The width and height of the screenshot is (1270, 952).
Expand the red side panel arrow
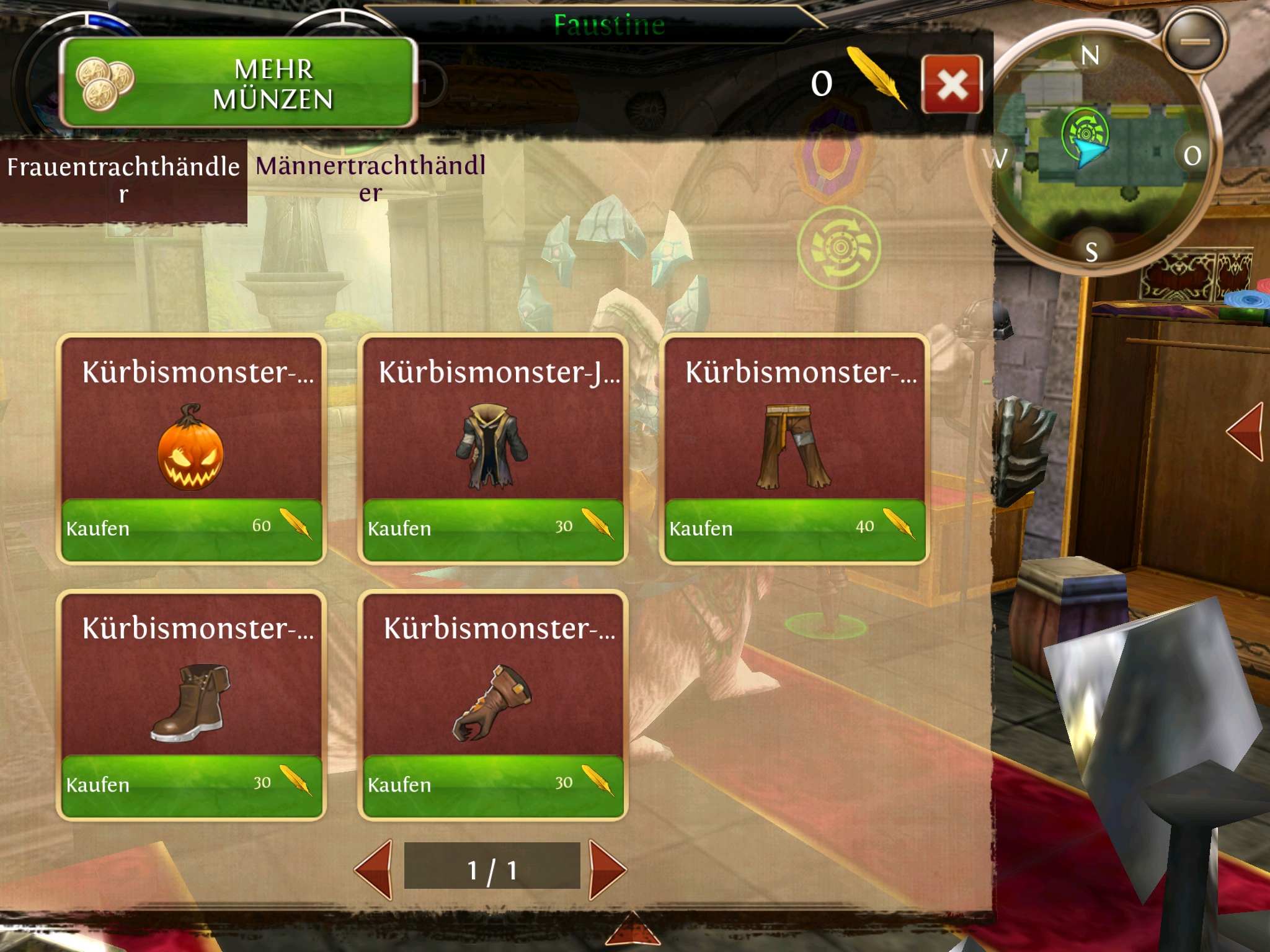tap(1246, 431)
